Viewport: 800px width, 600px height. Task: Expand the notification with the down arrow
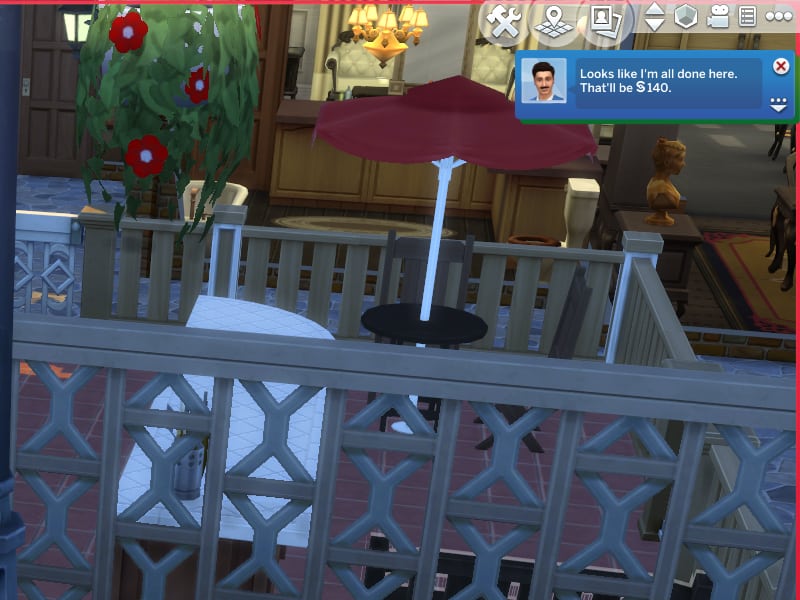(x=780, y=104)
